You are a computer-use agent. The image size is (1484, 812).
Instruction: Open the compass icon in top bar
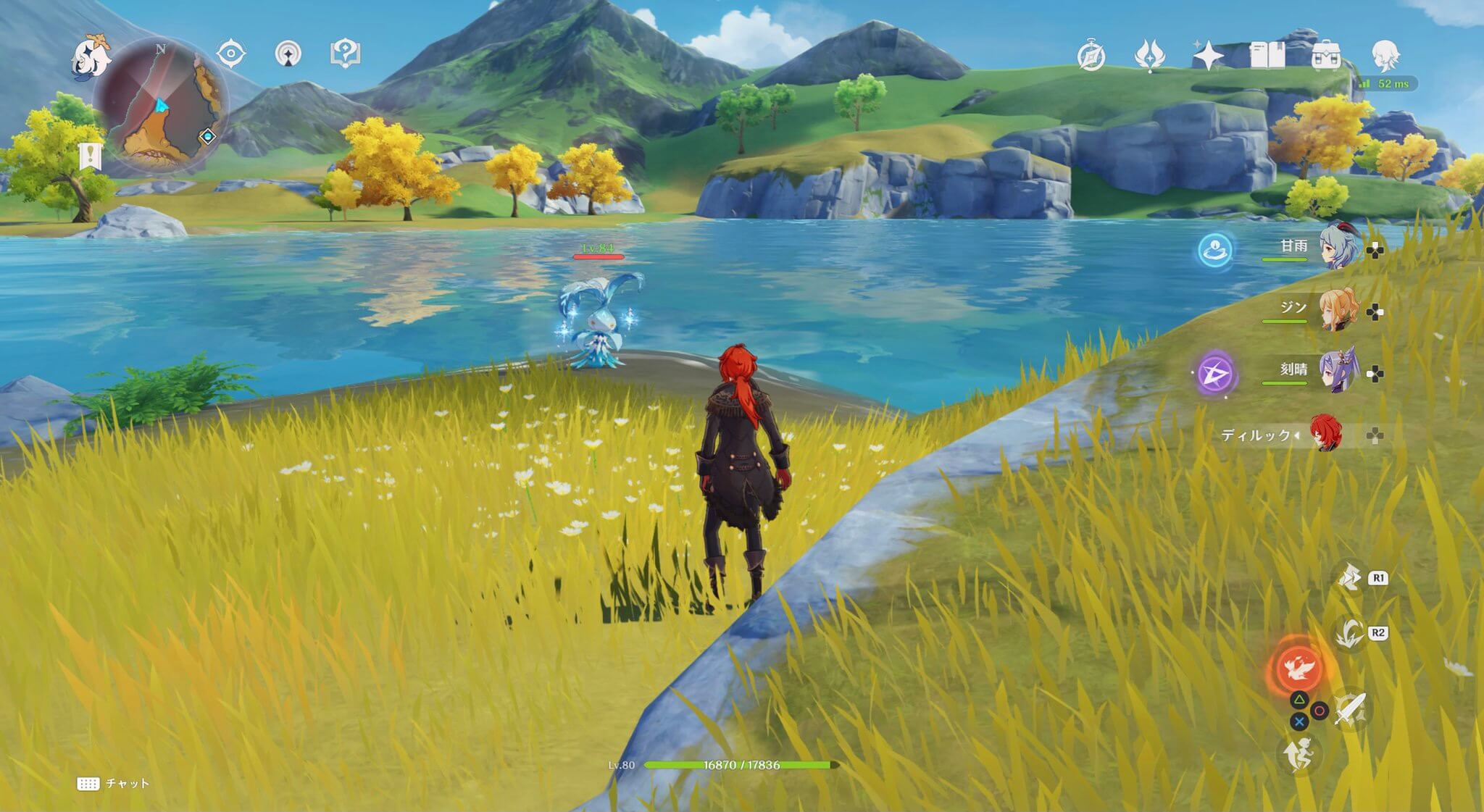click(x=1091, y=56)
